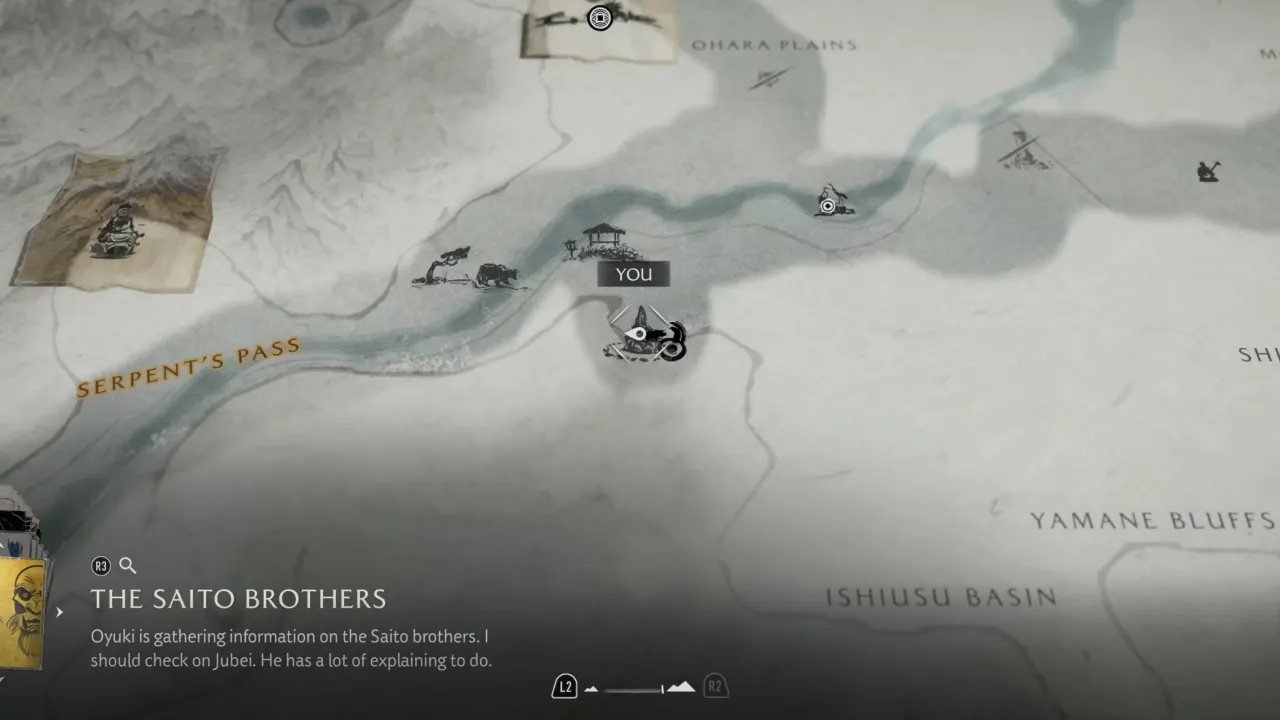Select the crossed-out camp marker east of the river
Image resolution: width=1280 pixels, height=720 pixels.
[1022, 150]
